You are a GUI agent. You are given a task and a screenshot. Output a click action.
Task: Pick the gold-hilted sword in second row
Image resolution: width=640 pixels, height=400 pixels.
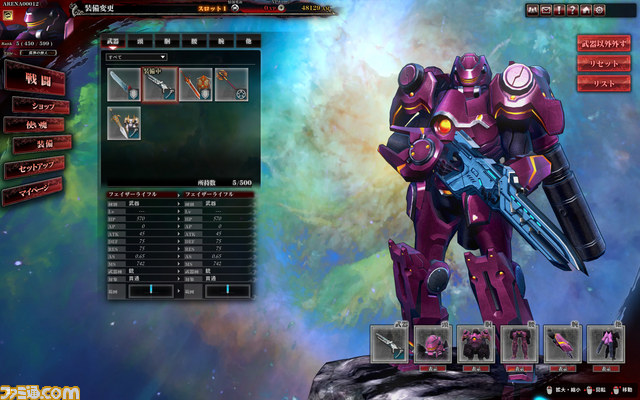pyautogui.click(x=124, y=121)
